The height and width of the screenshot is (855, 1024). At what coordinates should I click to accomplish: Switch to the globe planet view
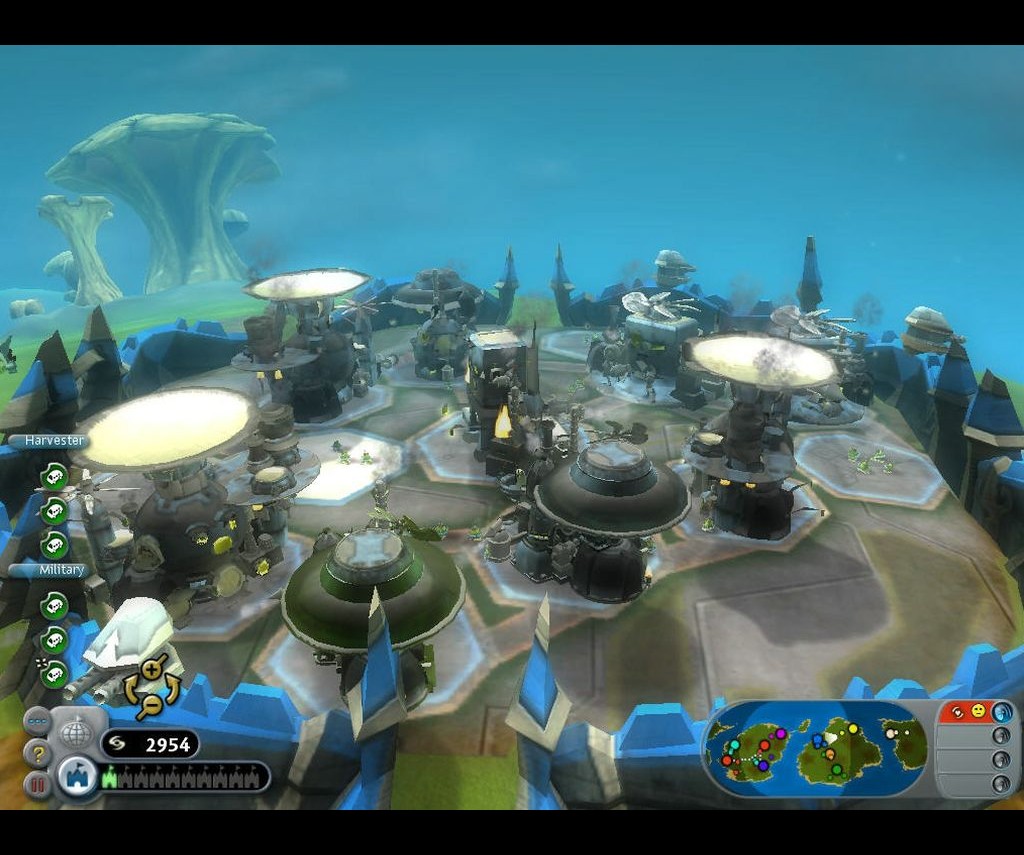78,733
